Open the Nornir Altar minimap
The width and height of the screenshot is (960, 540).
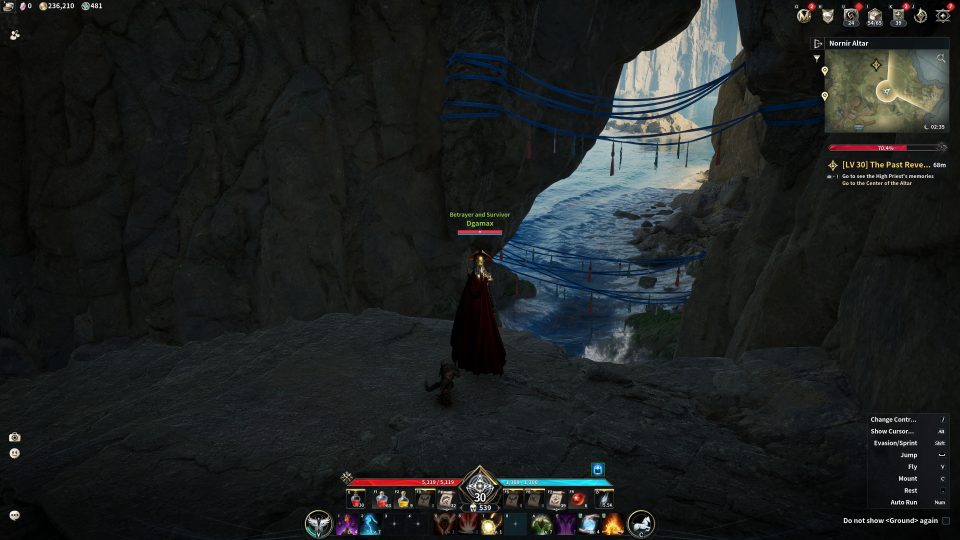point(885,91)
